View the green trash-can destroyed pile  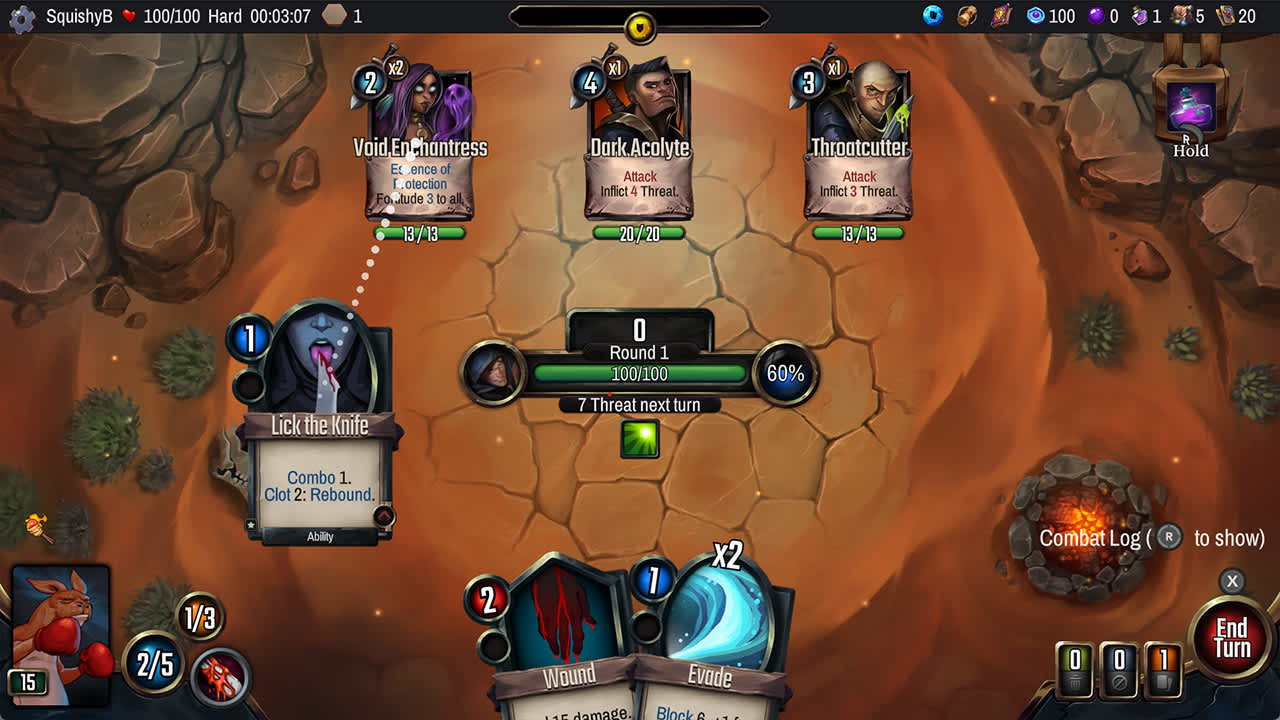tap(1075, 667)
